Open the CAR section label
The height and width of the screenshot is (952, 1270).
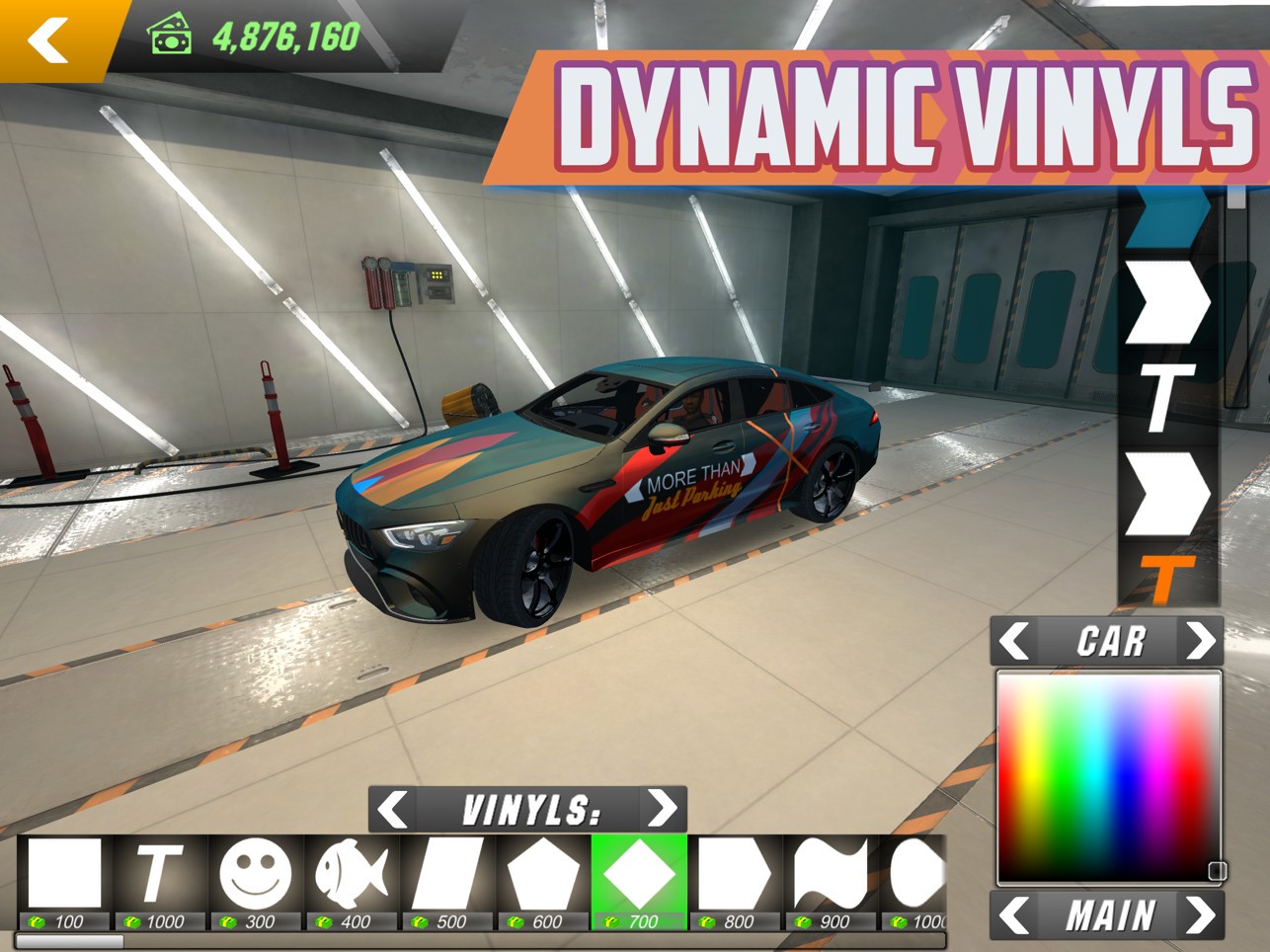click(1109, 642)
